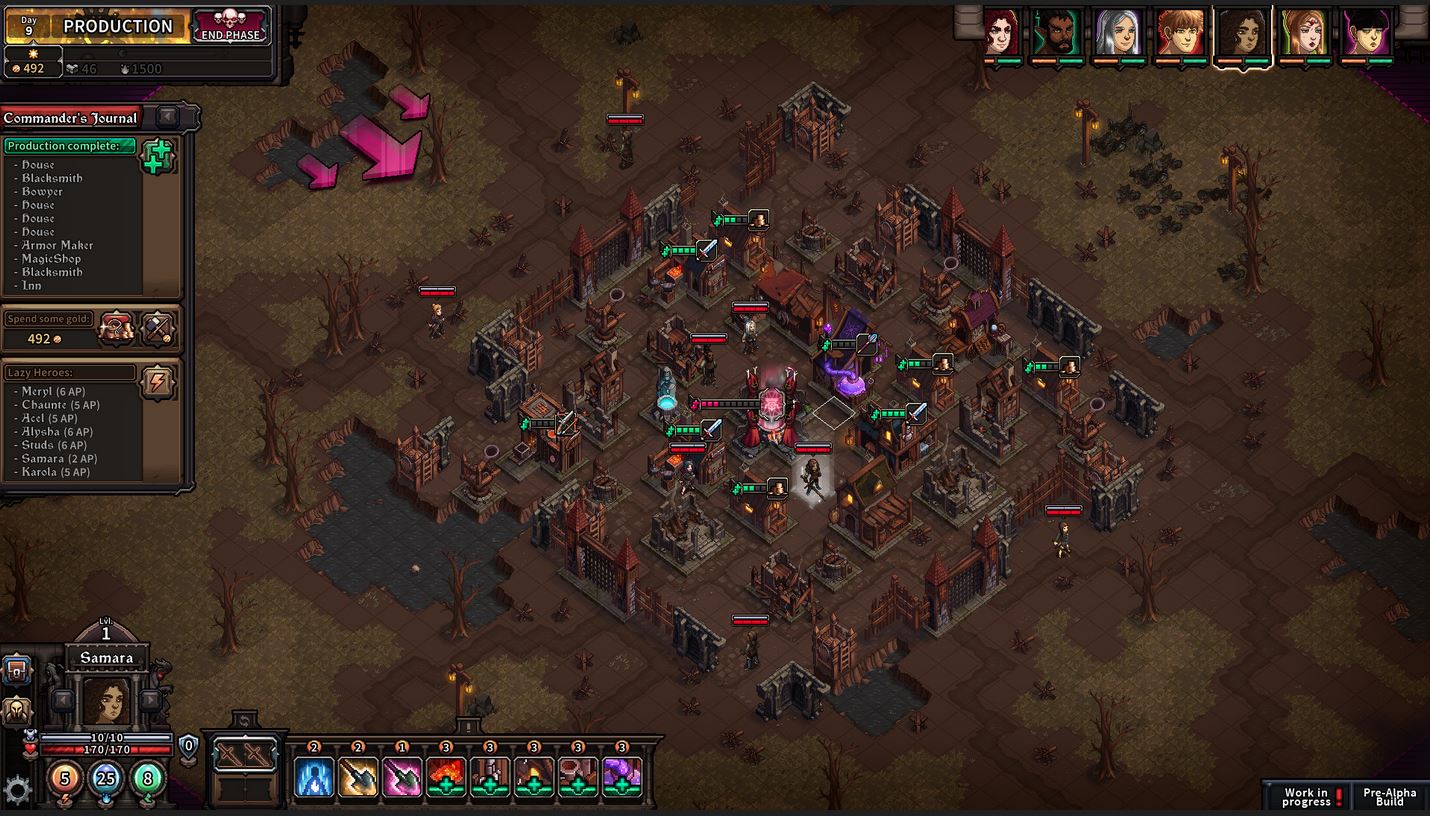Open the treasure chest inventory button
Screen dimensions: 1430x816
17,669
